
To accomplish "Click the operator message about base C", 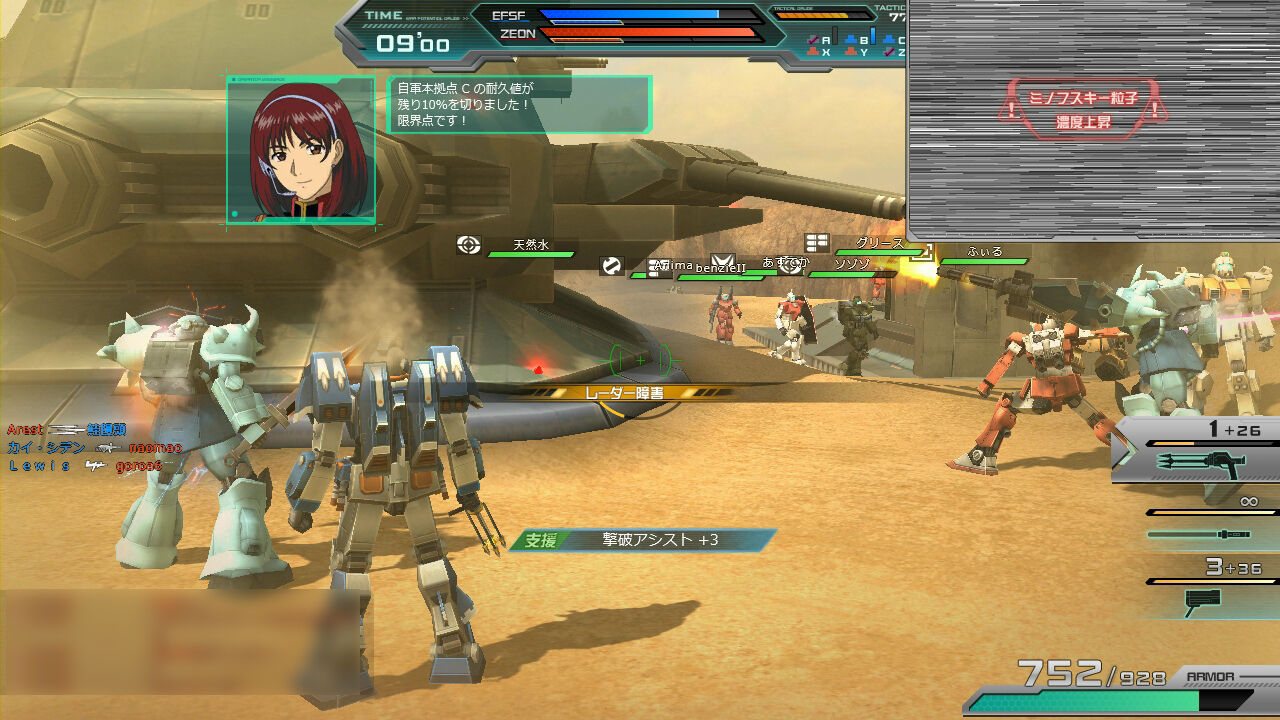I will [x=519, y=104].
